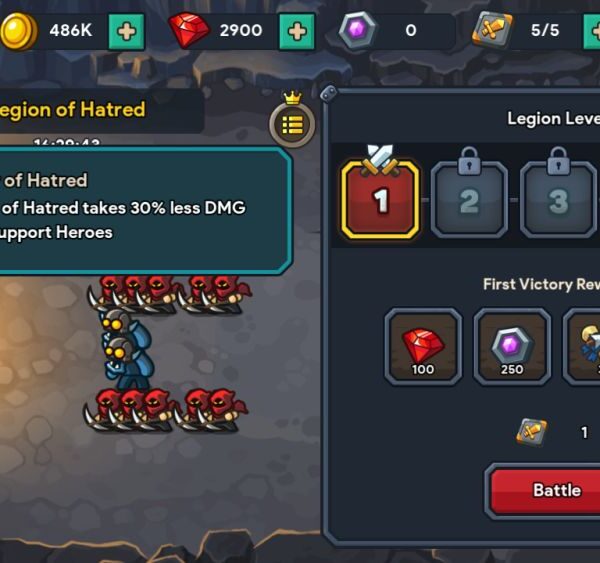Viewport: 600px width, 563px height.
Task: Inspect the 100 red gem reward
Action: coord(423,346)
